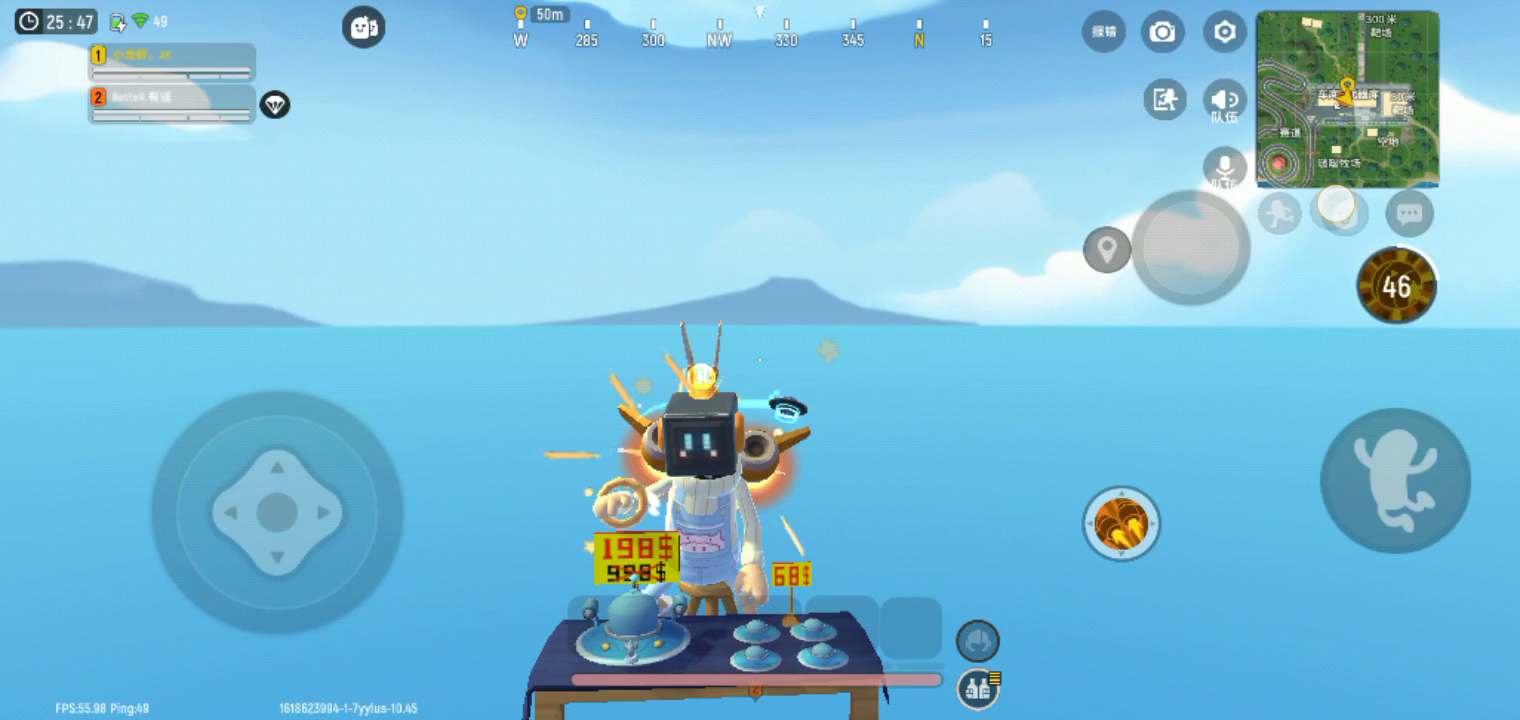
Task: Activate the orange jetpack skill
Action: 1121,523
